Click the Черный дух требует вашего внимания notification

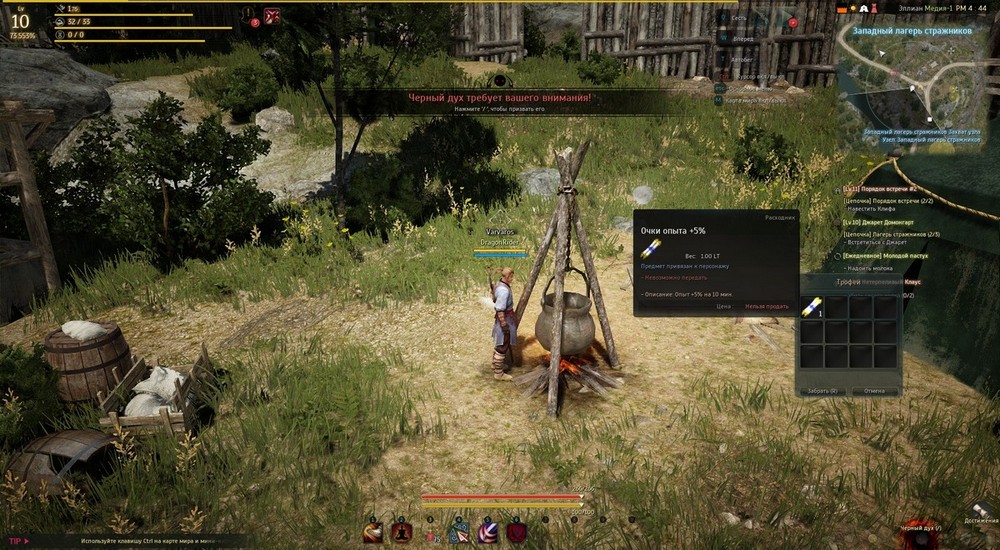point(499,98)
